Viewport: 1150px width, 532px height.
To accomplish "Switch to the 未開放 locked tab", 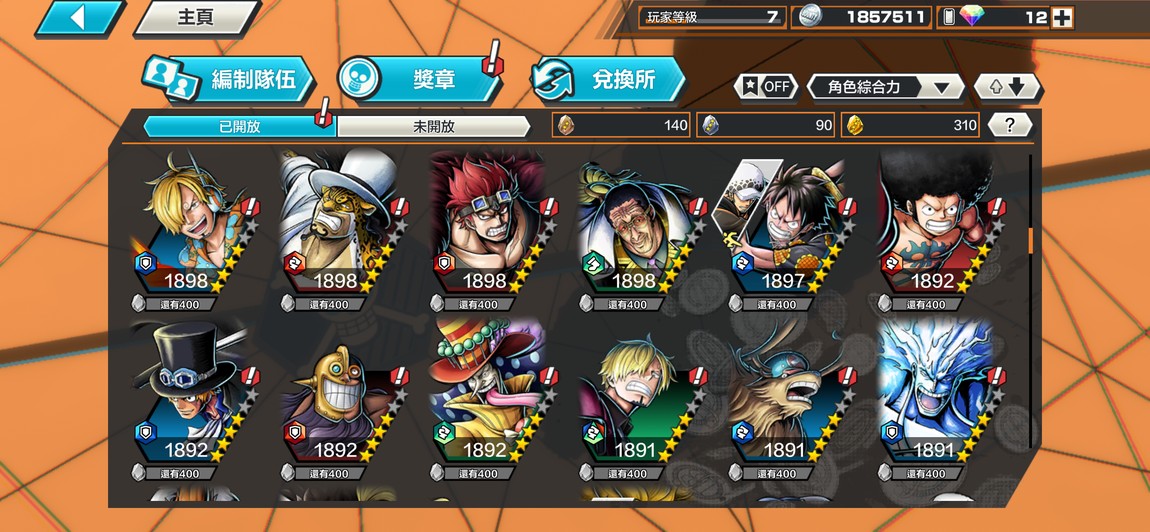I will pos(433,126).
